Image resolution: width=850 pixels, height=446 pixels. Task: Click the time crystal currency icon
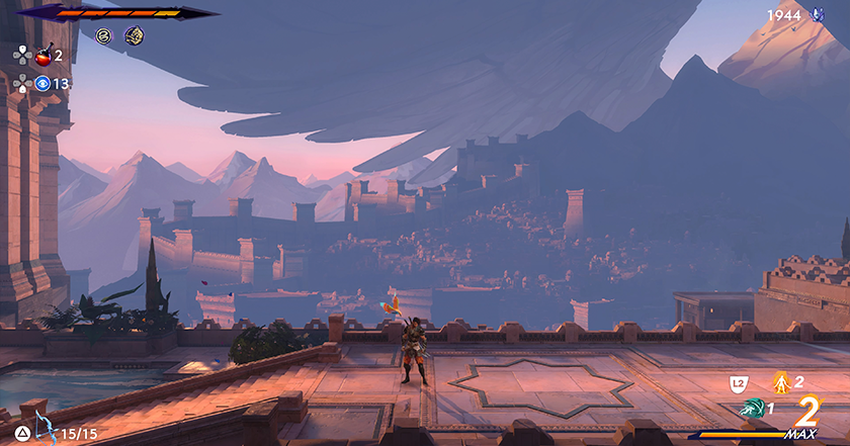pos(817,15)
